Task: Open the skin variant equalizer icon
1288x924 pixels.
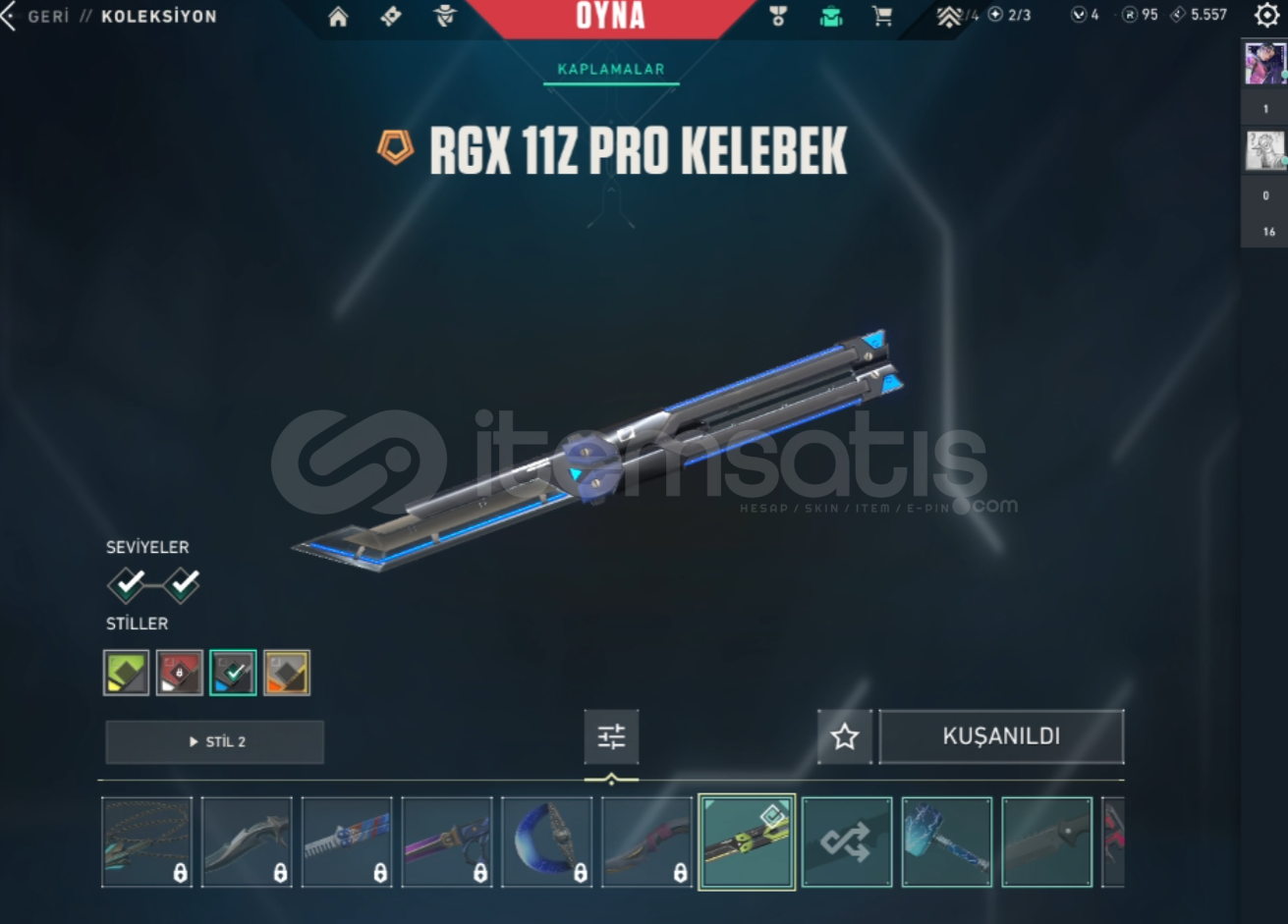Action: (x=611, y=736)
